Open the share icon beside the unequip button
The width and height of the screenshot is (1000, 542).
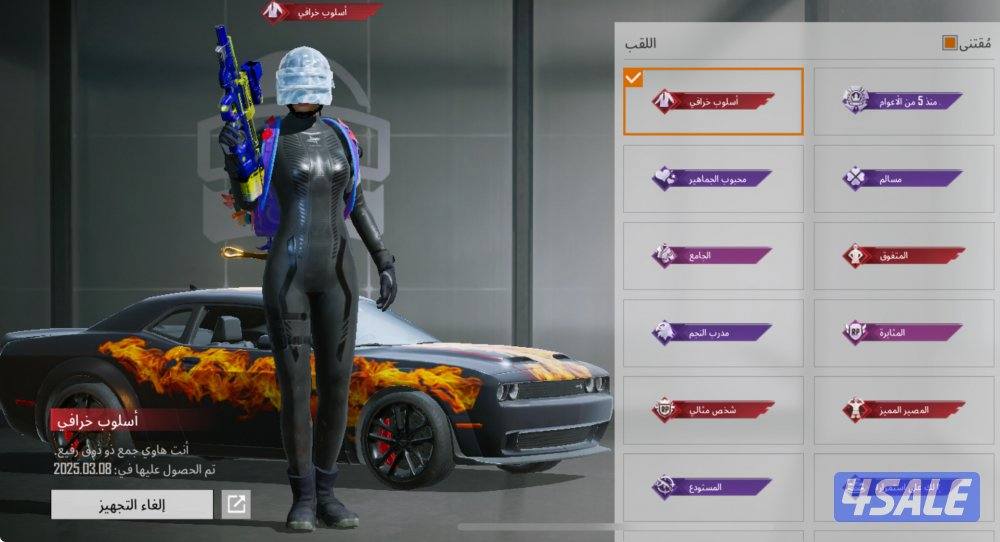(236, 504)
